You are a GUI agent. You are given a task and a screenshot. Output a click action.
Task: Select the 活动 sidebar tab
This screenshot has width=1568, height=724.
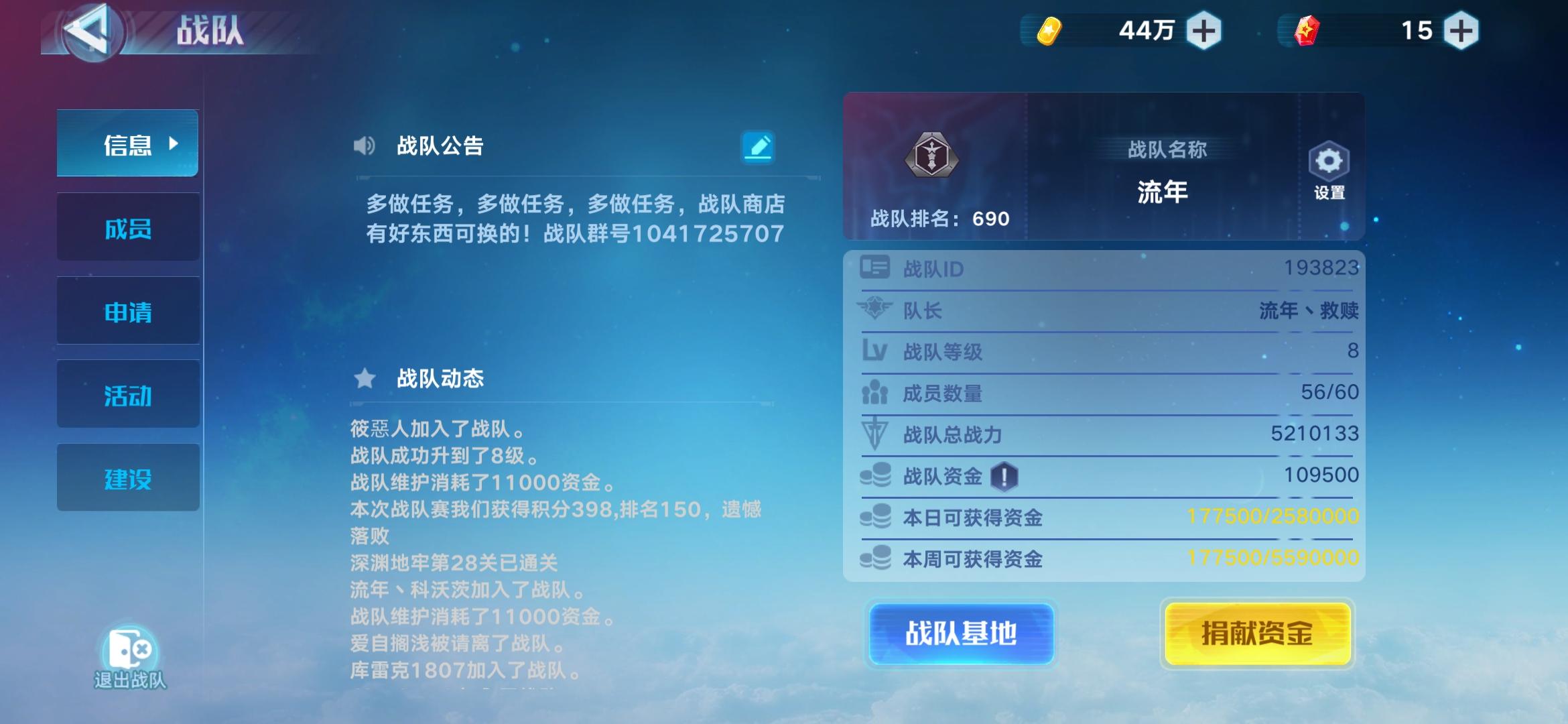pos(127,394)
